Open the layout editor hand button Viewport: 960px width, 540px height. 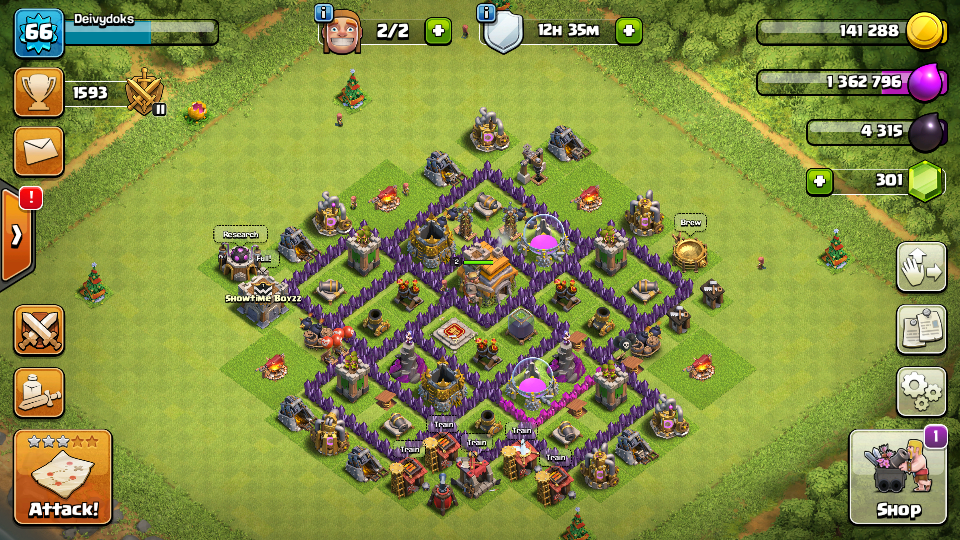click(920, 267)
